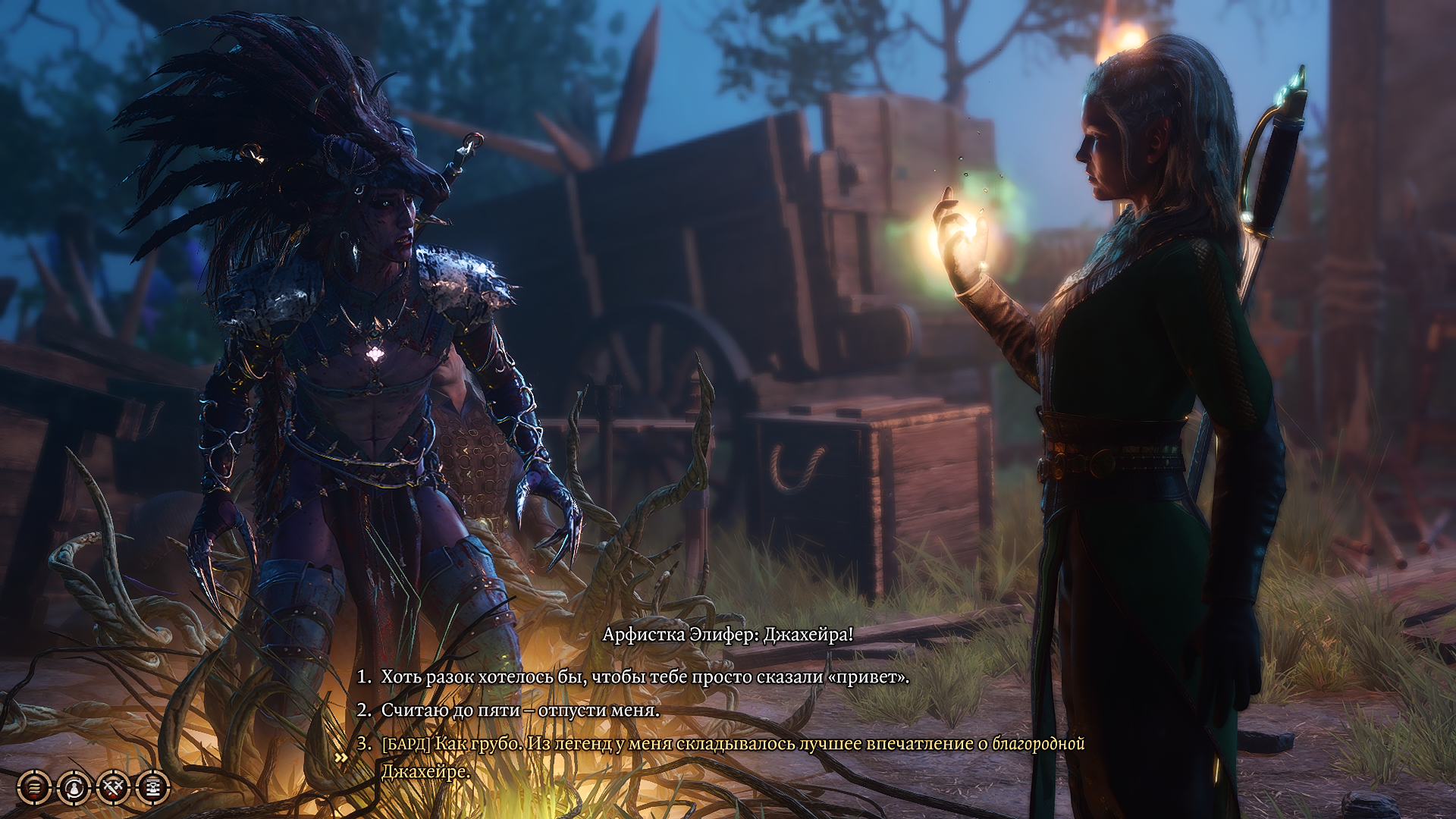Viewport: 1456px width, 819px height.
Task: Click the third circular icon from the left
Action: [112, 787]
